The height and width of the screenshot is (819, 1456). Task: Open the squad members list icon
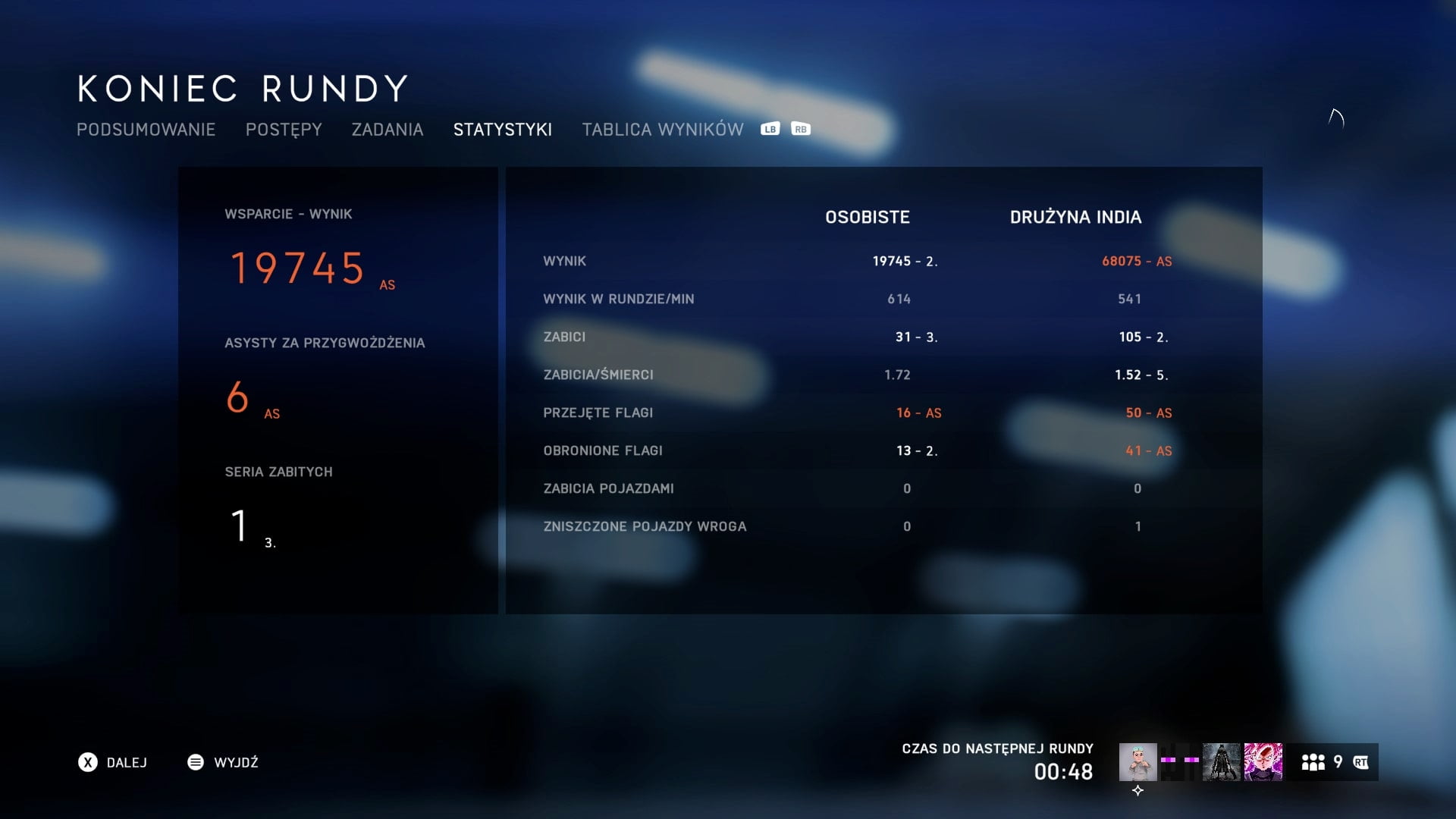(1313, 762)
